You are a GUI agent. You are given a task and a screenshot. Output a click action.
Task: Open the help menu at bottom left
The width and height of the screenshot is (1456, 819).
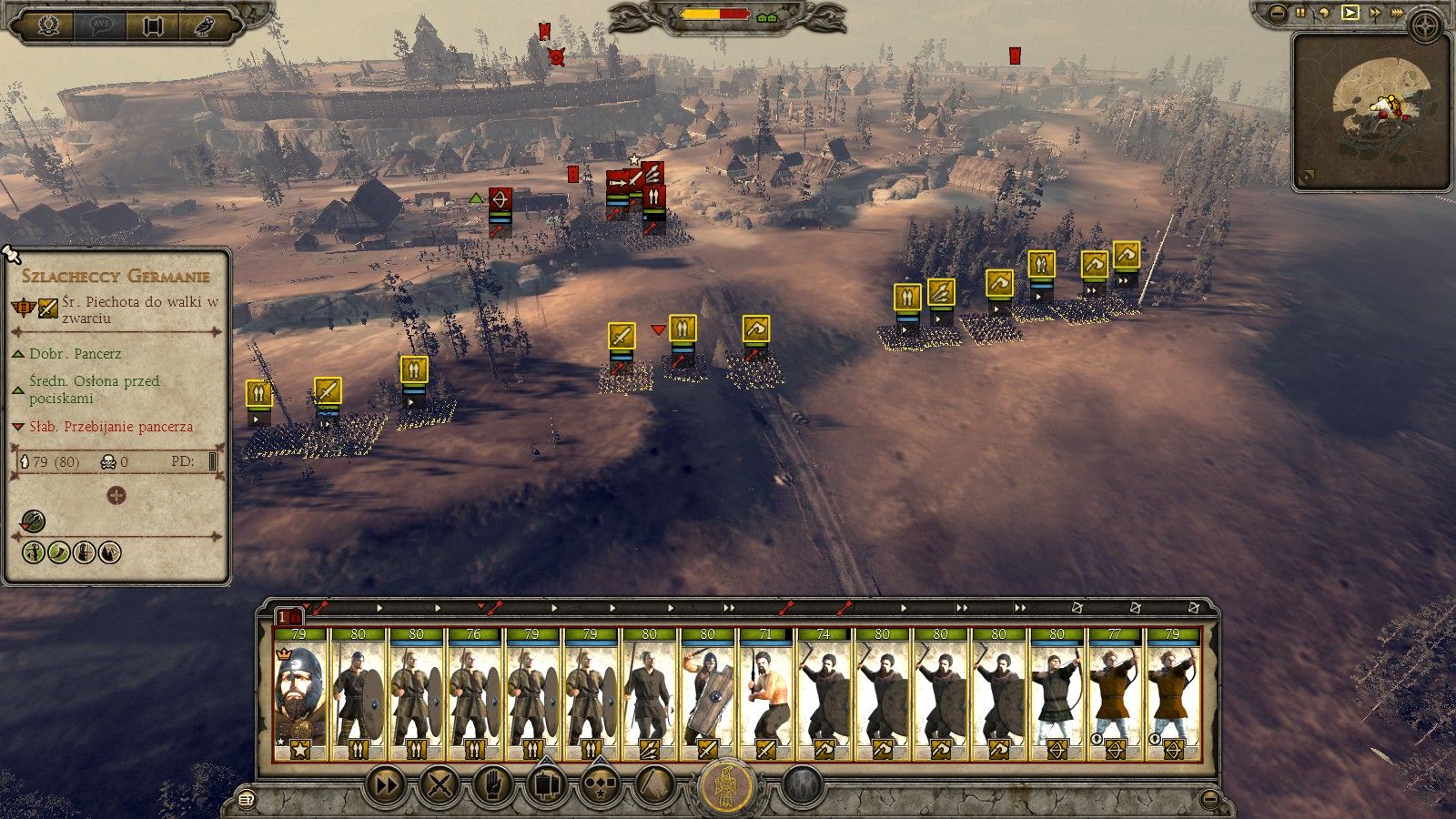coord(245,798)
